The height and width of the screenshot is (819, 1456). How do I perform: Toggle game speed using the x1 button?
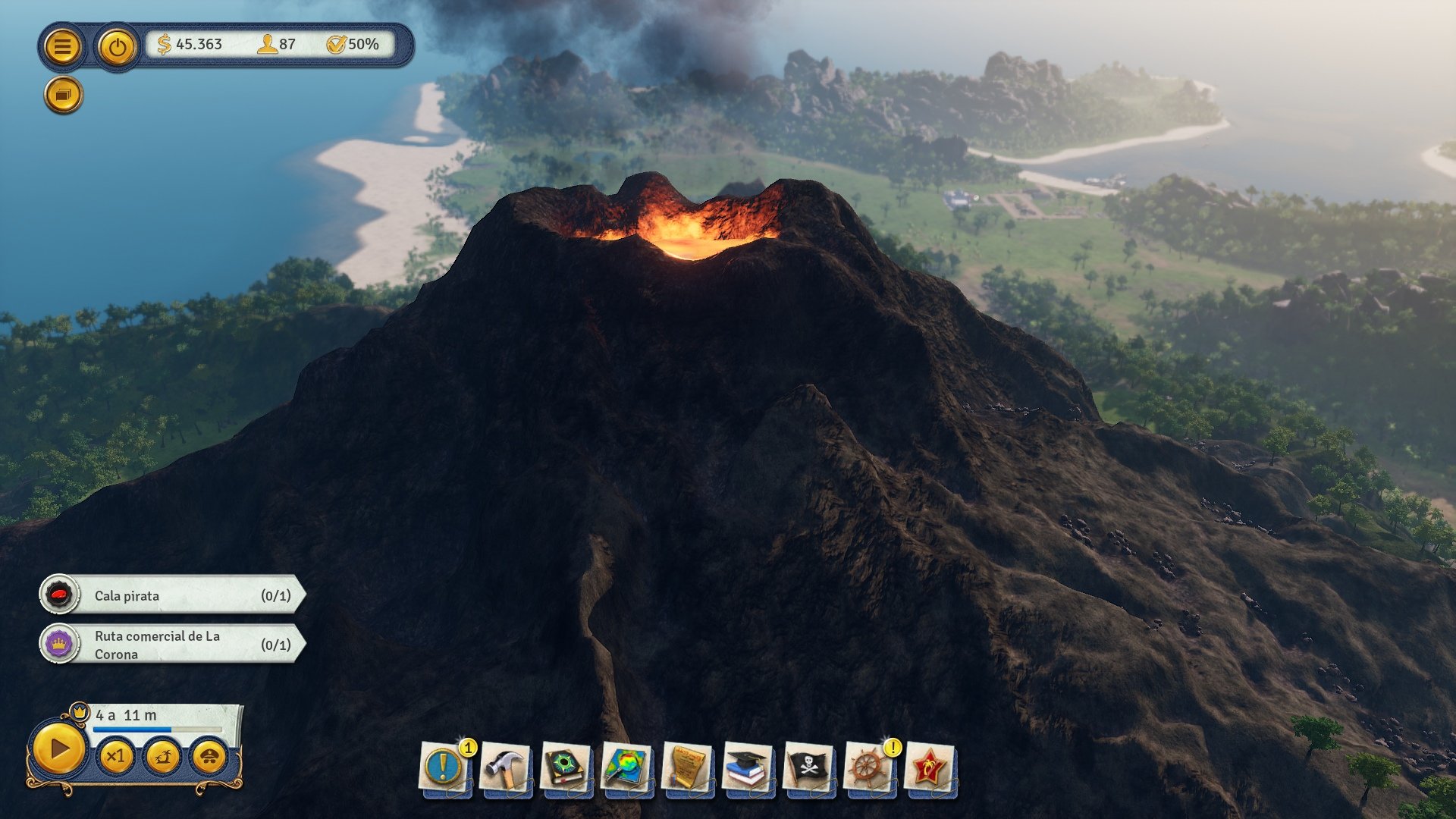coord(118,756)
